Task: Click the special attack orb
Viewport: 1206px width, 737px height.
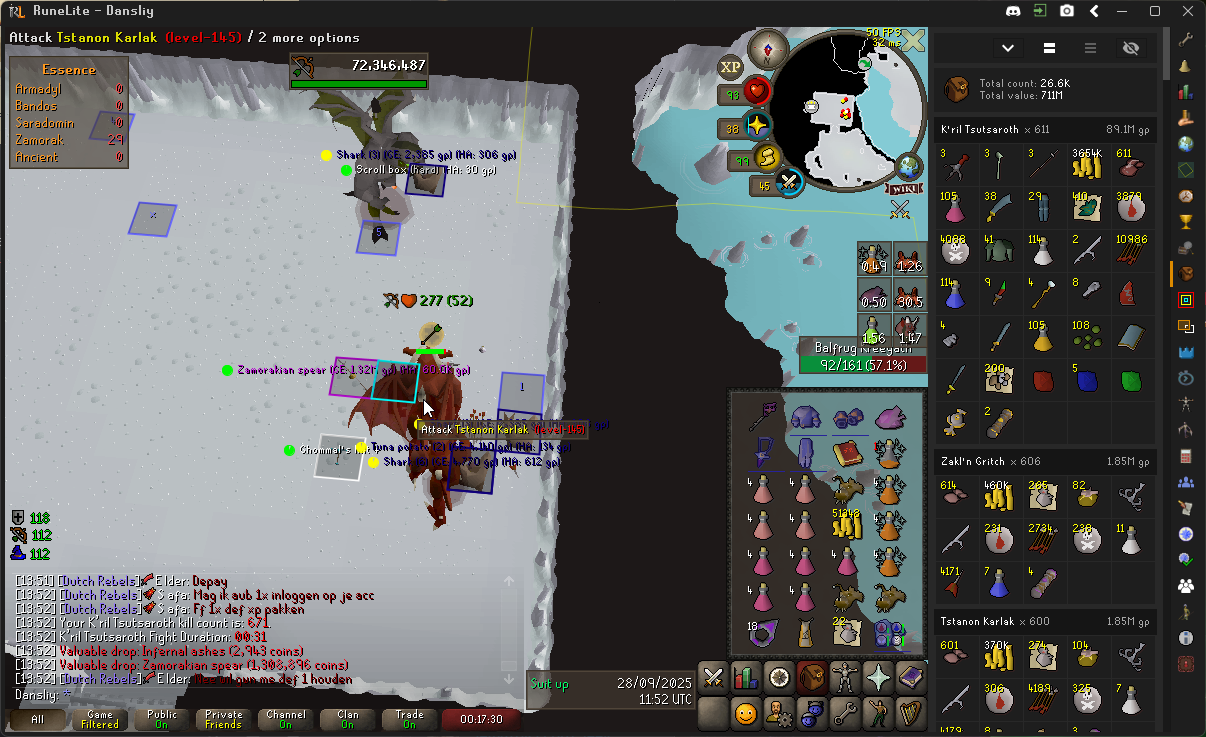Action: [x=790, y=183]
